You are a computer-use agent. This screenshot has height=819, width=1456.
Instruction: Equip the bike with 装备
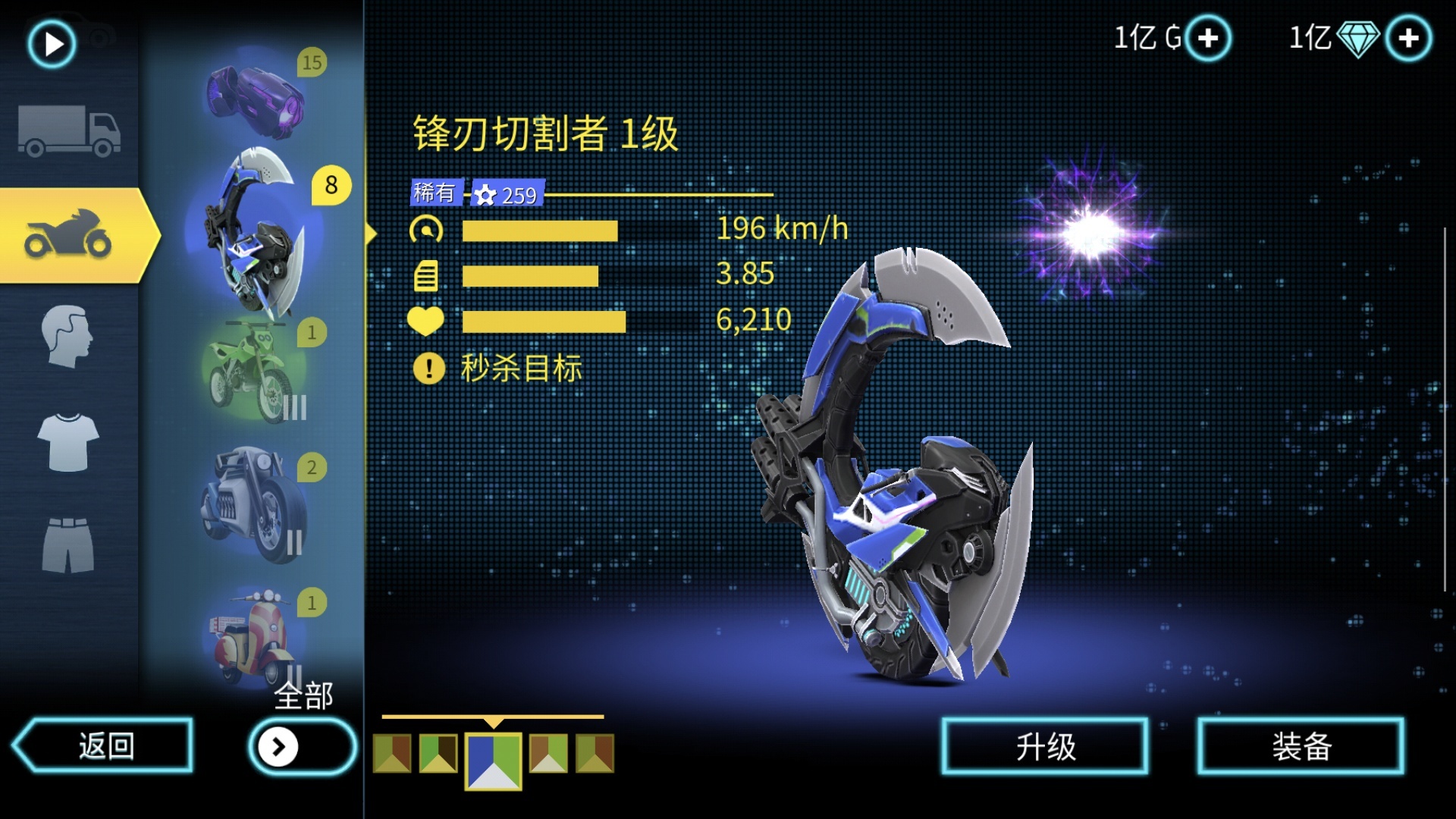[1301, 747]
